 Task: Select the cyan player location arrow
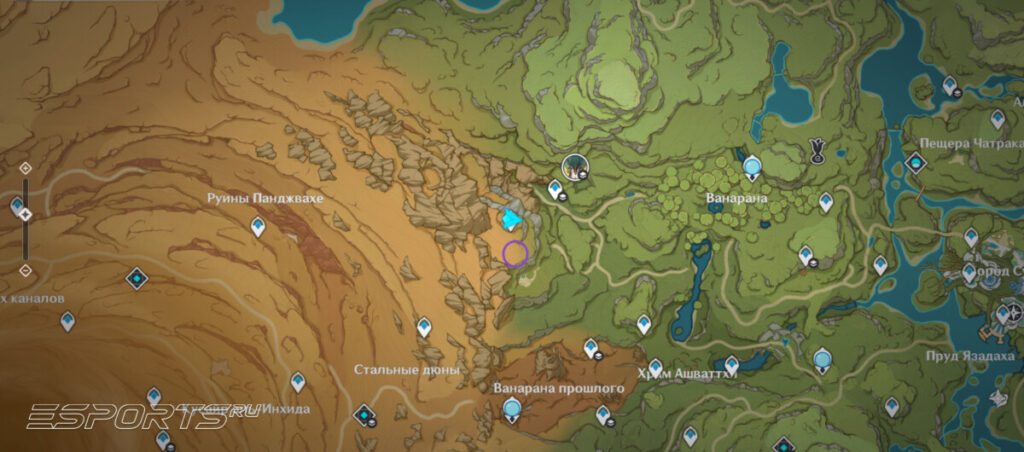click(513, 219)
